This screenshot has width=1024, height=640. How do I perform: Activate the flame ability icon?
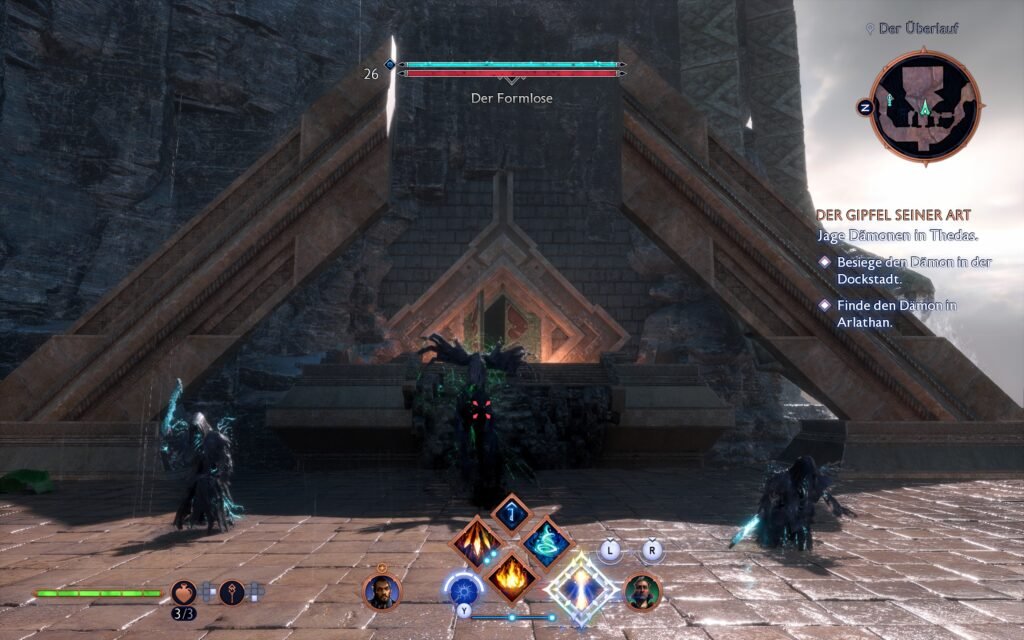coord(511,577)
